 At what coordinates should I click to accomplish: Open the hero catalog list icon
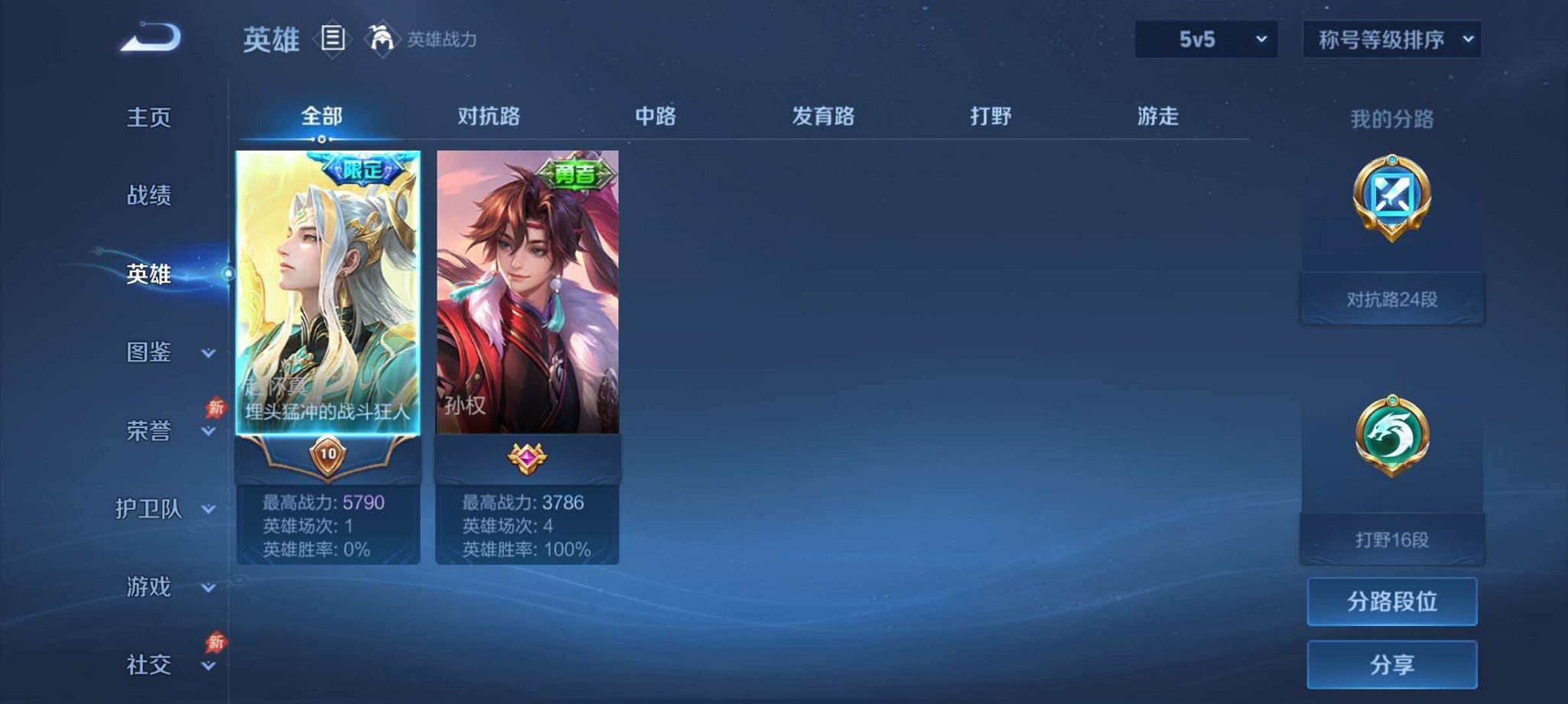click(x=333, y=39)
